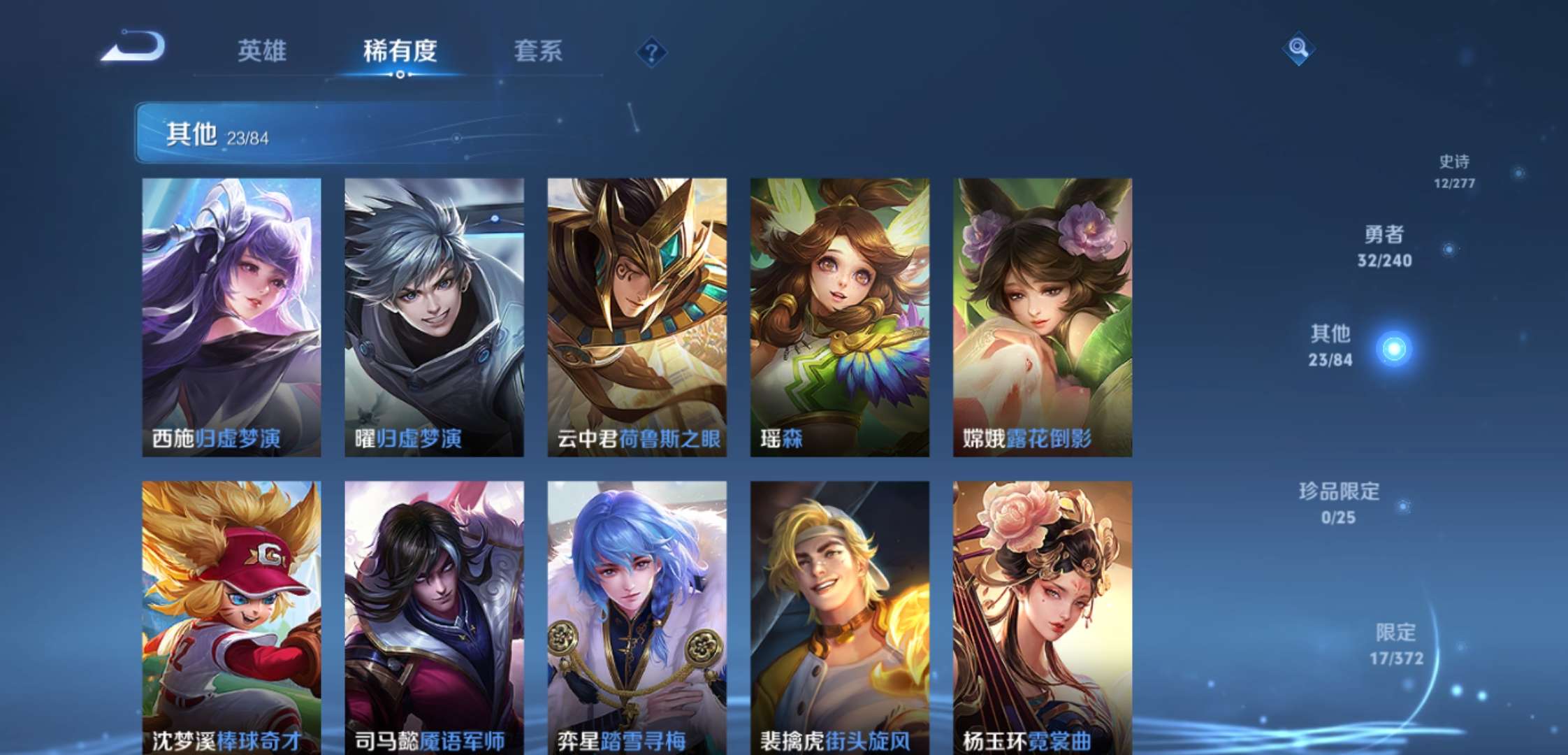Open the 曜归虚梦演 skin card
This screenshot has width=1568, height=755.
click(x=433, y=315)
